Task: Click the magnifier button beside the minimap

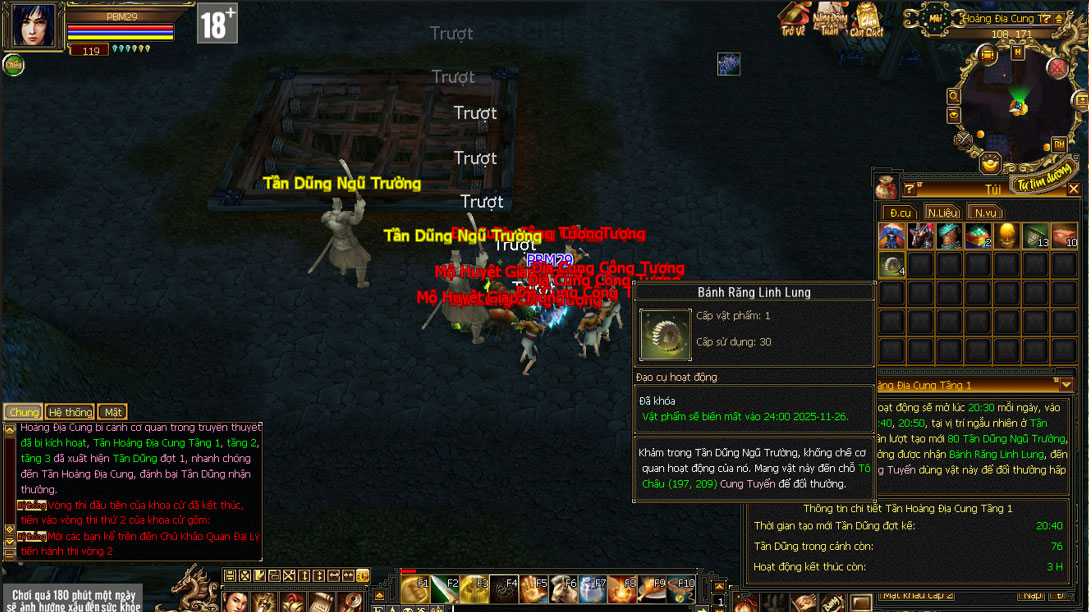Action: 954,96
